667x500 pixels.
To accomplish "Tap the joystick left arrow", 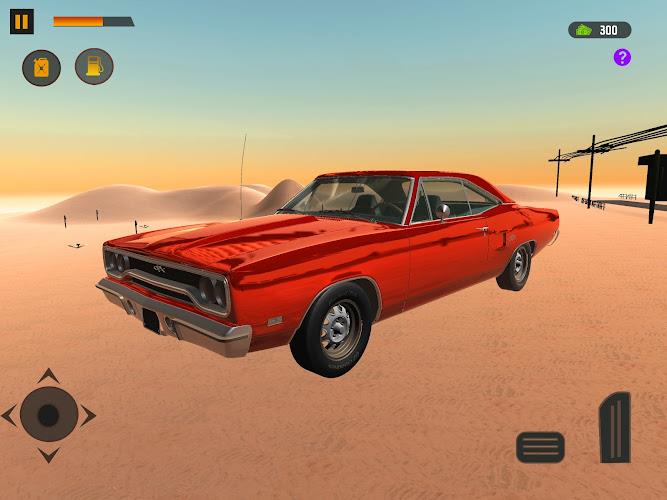I will pos(10,415).
